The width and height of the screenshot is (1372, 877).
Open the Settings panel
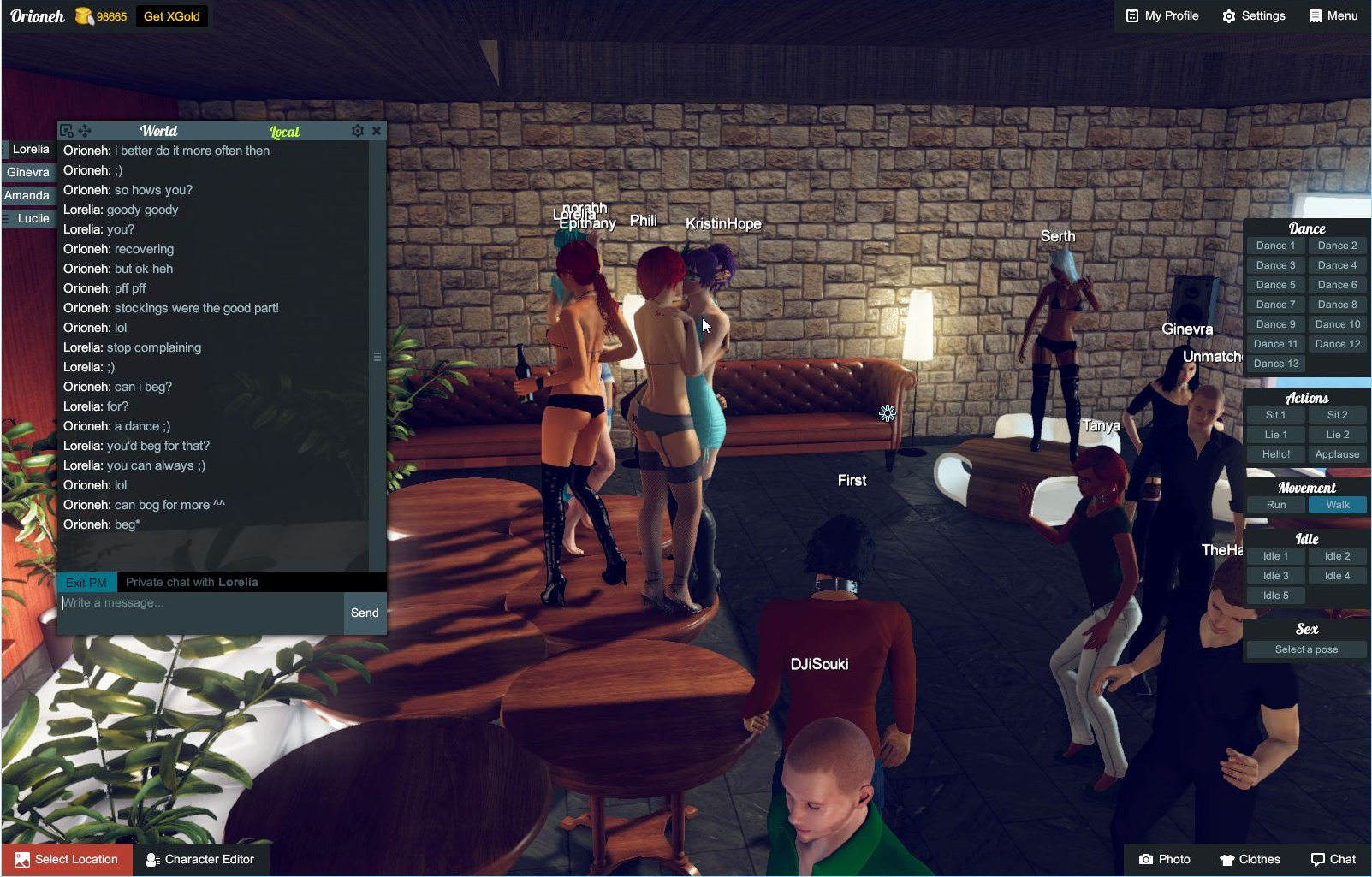point(1254,16)
